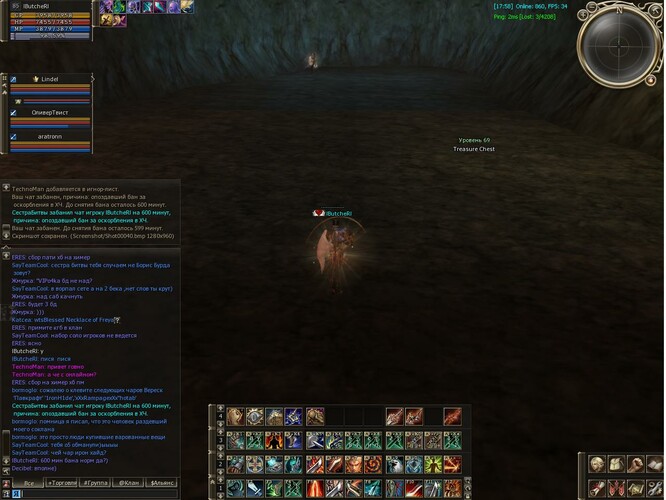Target party member ОливерТвист

tap(50, 113)
